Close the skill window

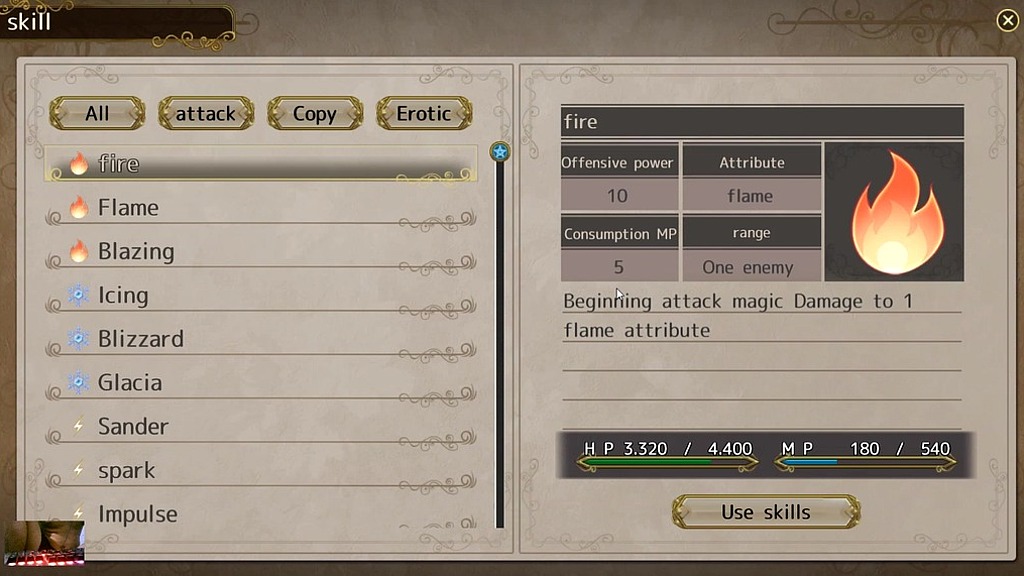click(1007, 20)
